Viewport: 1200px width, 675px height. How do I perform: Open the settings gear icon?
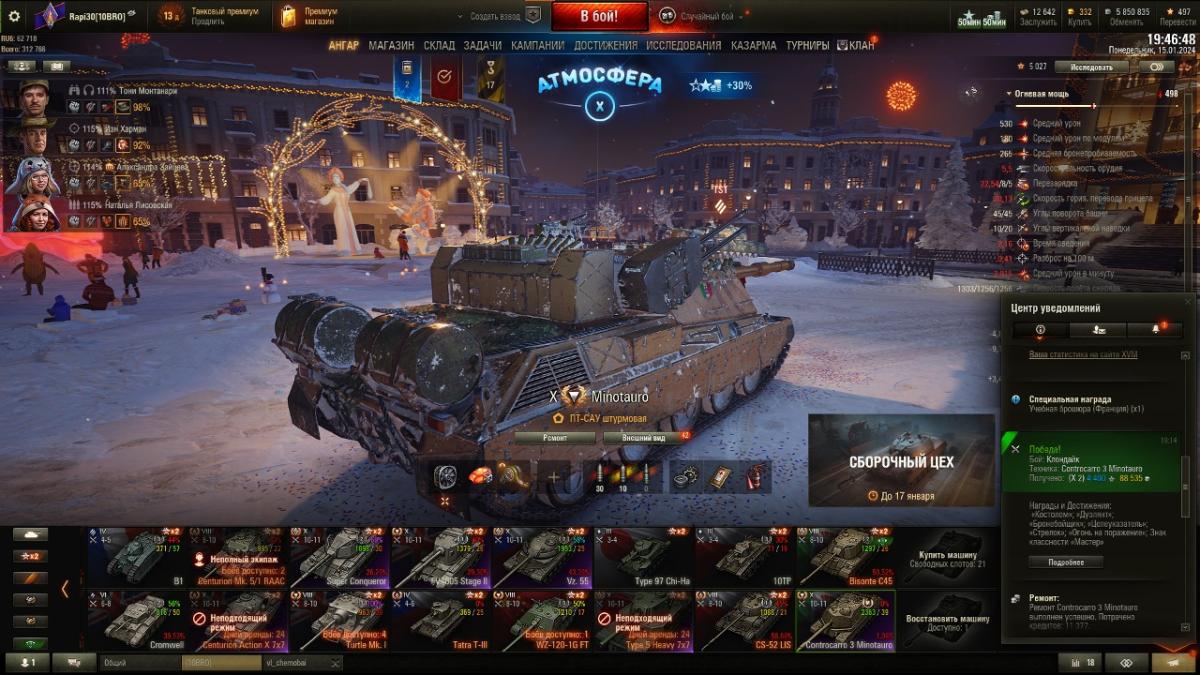(x=14, y=16)
